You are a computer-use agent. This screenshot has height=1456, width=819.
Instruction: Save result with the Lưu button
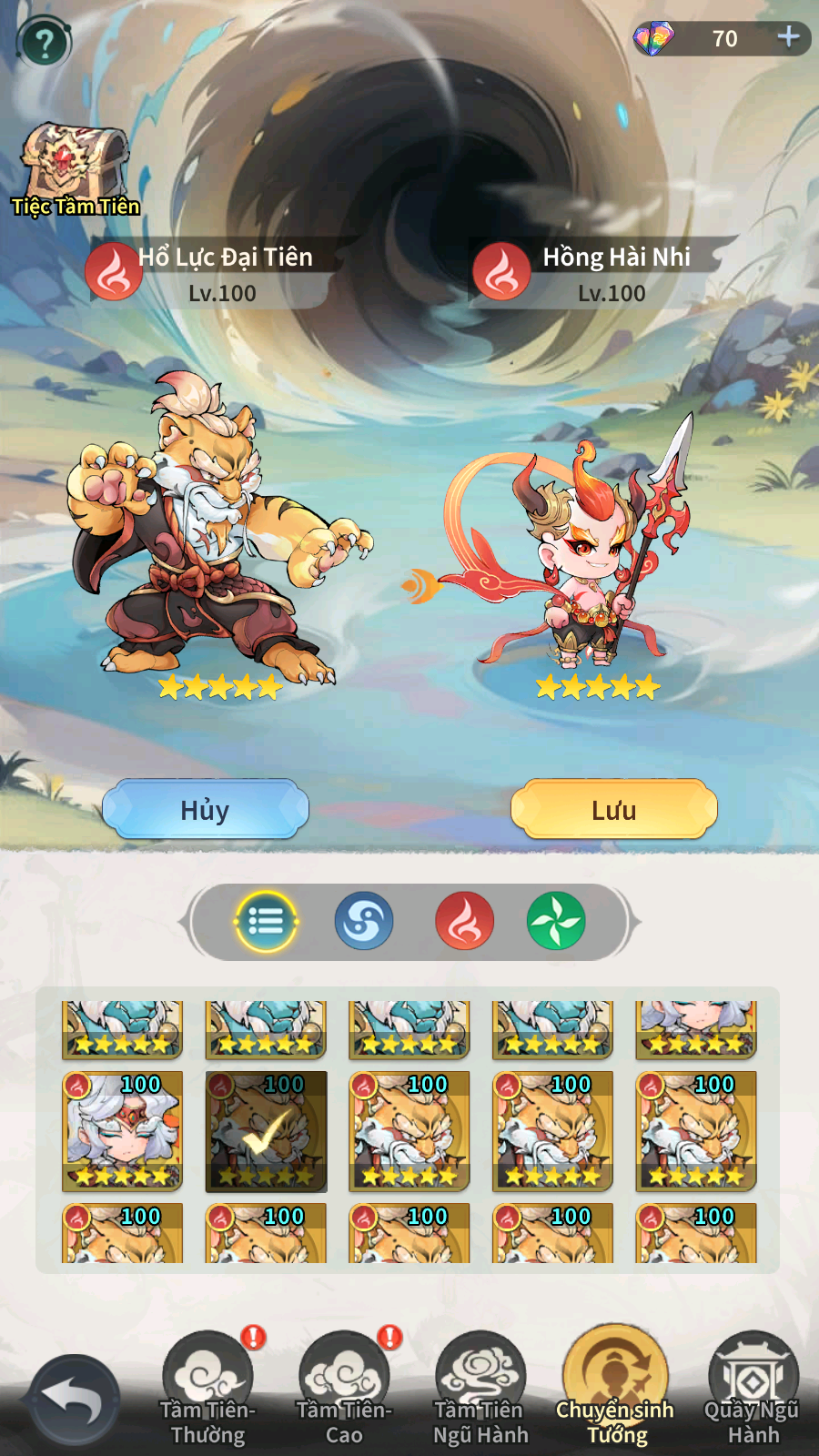614,809
